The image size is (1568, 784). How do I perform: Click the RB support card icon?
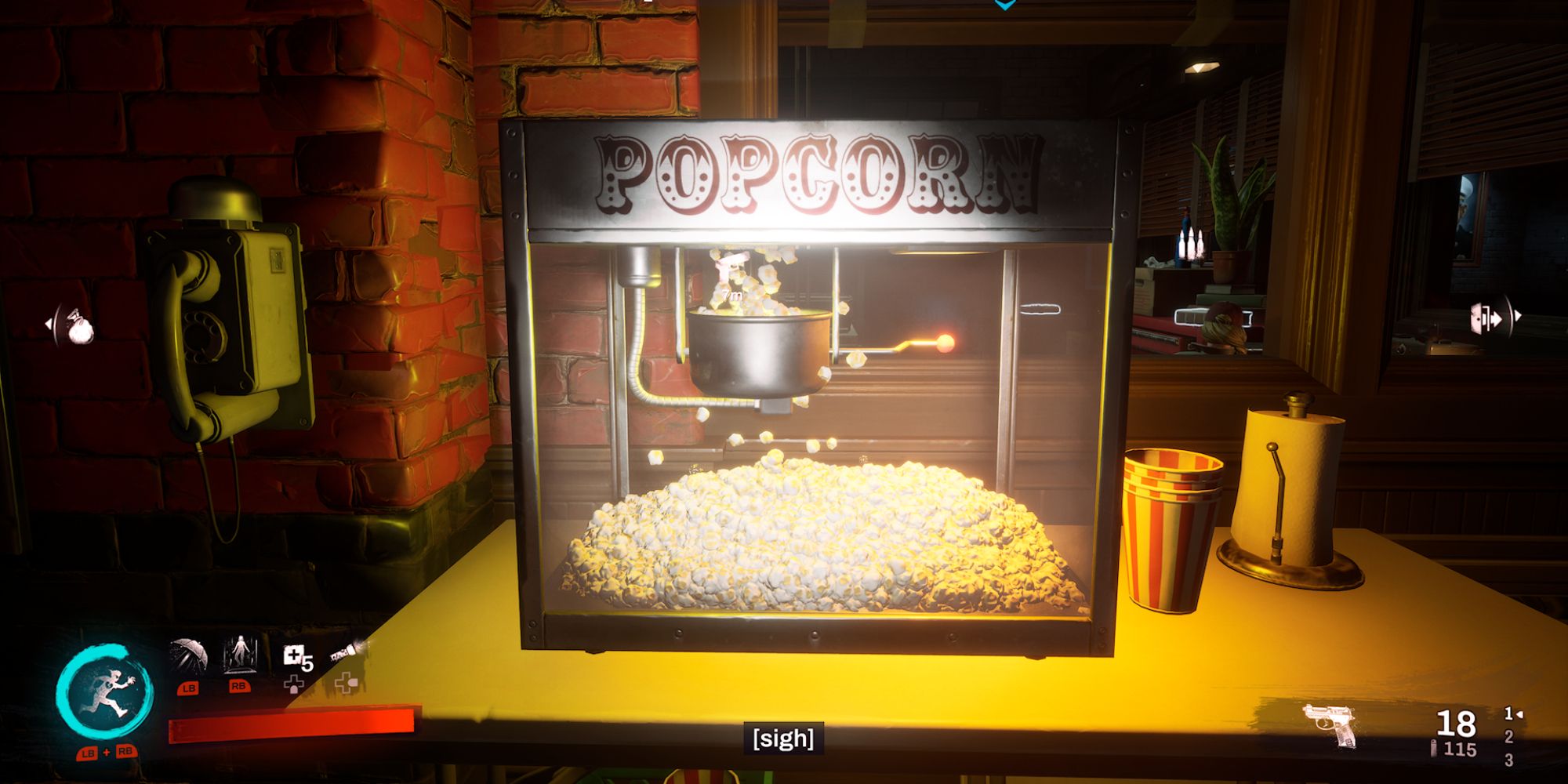(240, 653)
